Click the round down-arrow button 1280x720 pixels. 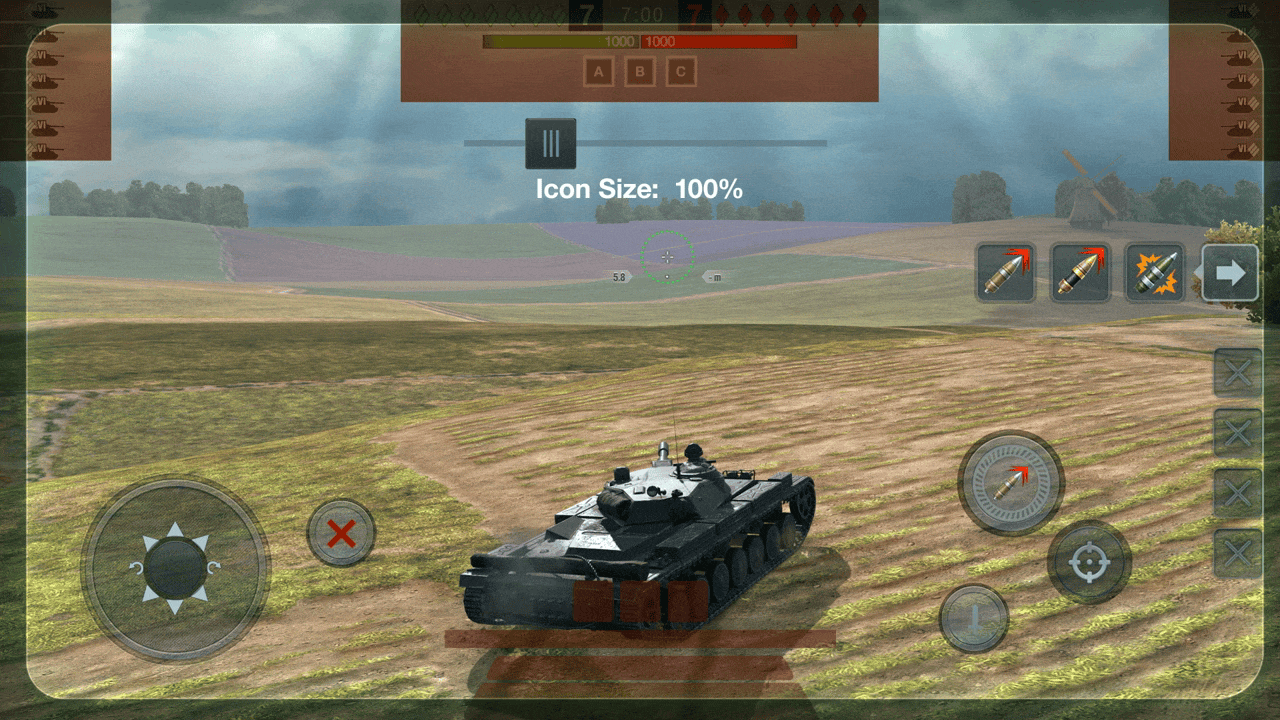[x=973, y=618]
